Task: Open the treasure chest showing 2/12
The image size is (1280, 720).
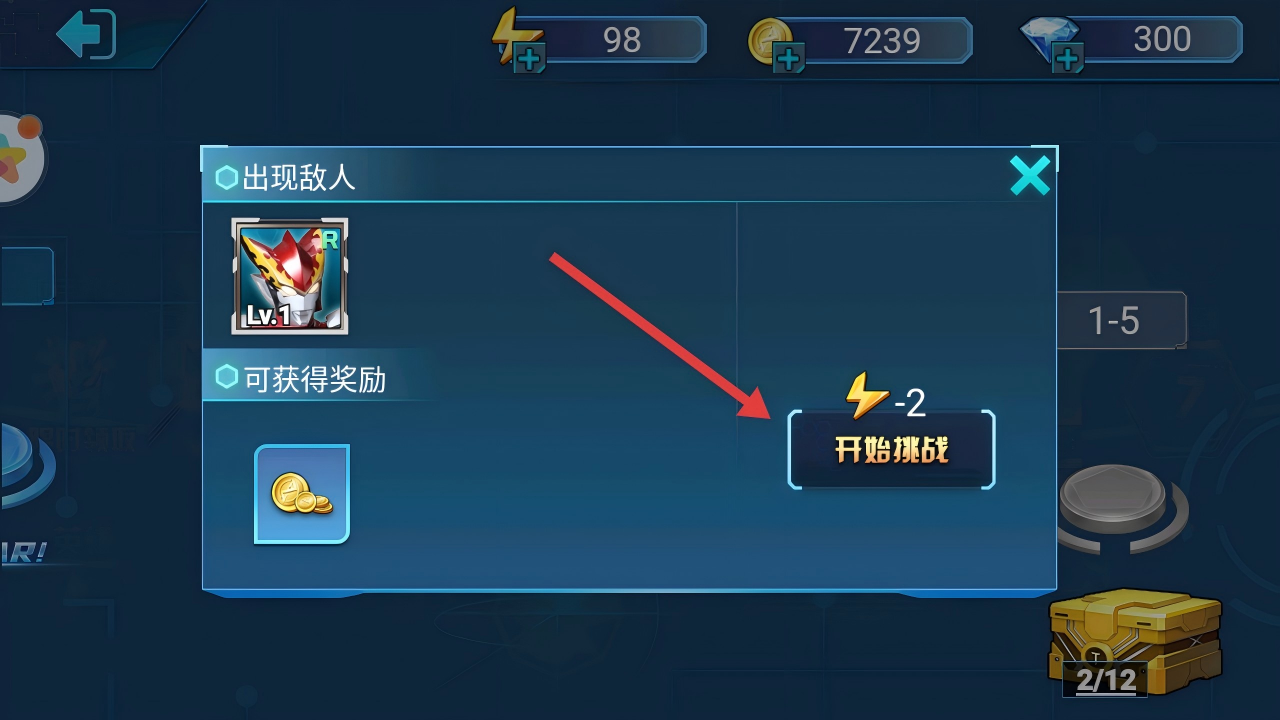Action: (1135, 635)
